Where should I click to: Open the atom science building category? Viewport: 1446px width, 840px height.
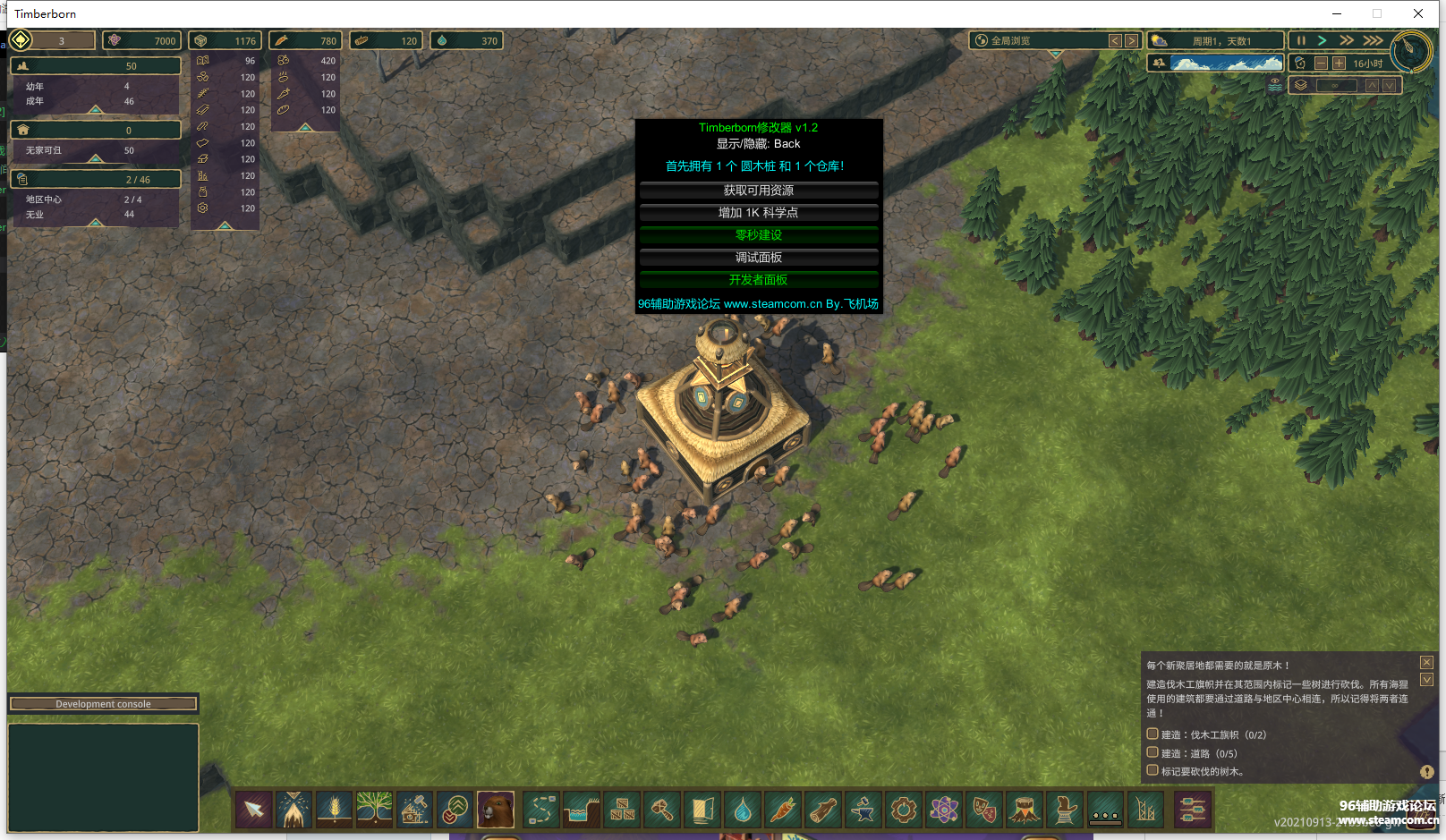(943, 810)
